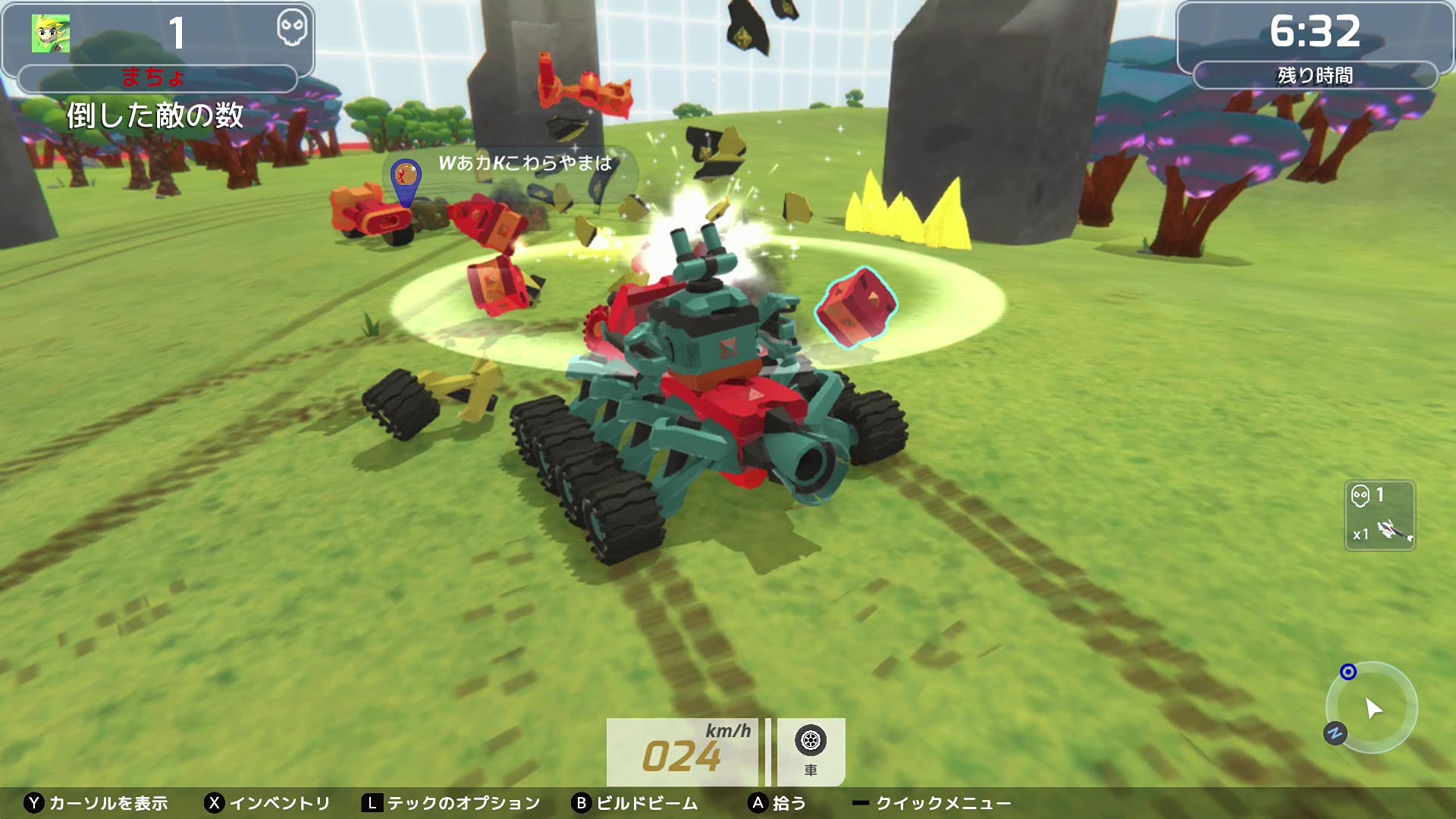Open テックのオプション tech options
The width and height of the screenshot is (1456, 819).
pos(452,803)
